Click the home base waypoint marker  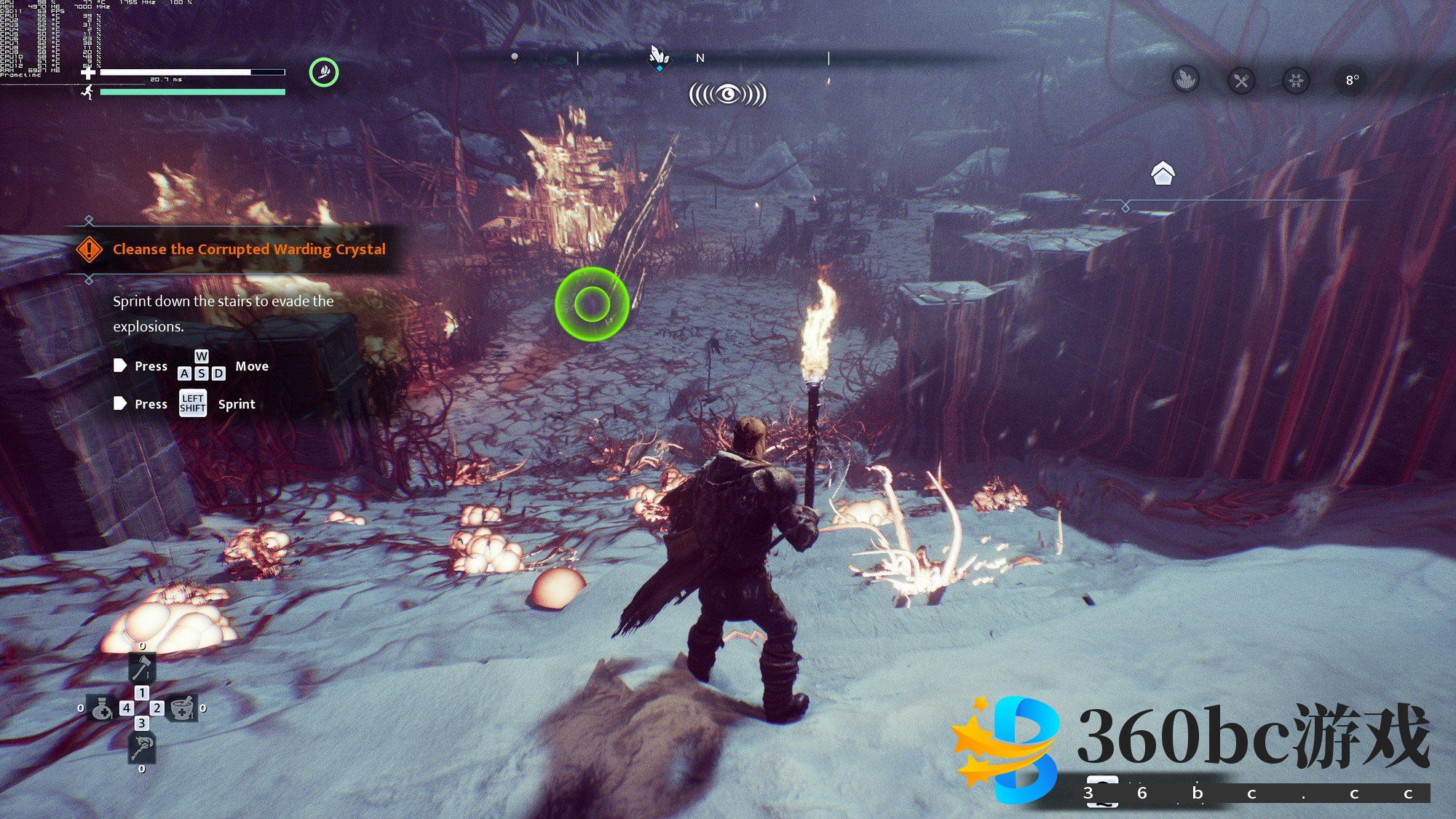[1163, 173]
